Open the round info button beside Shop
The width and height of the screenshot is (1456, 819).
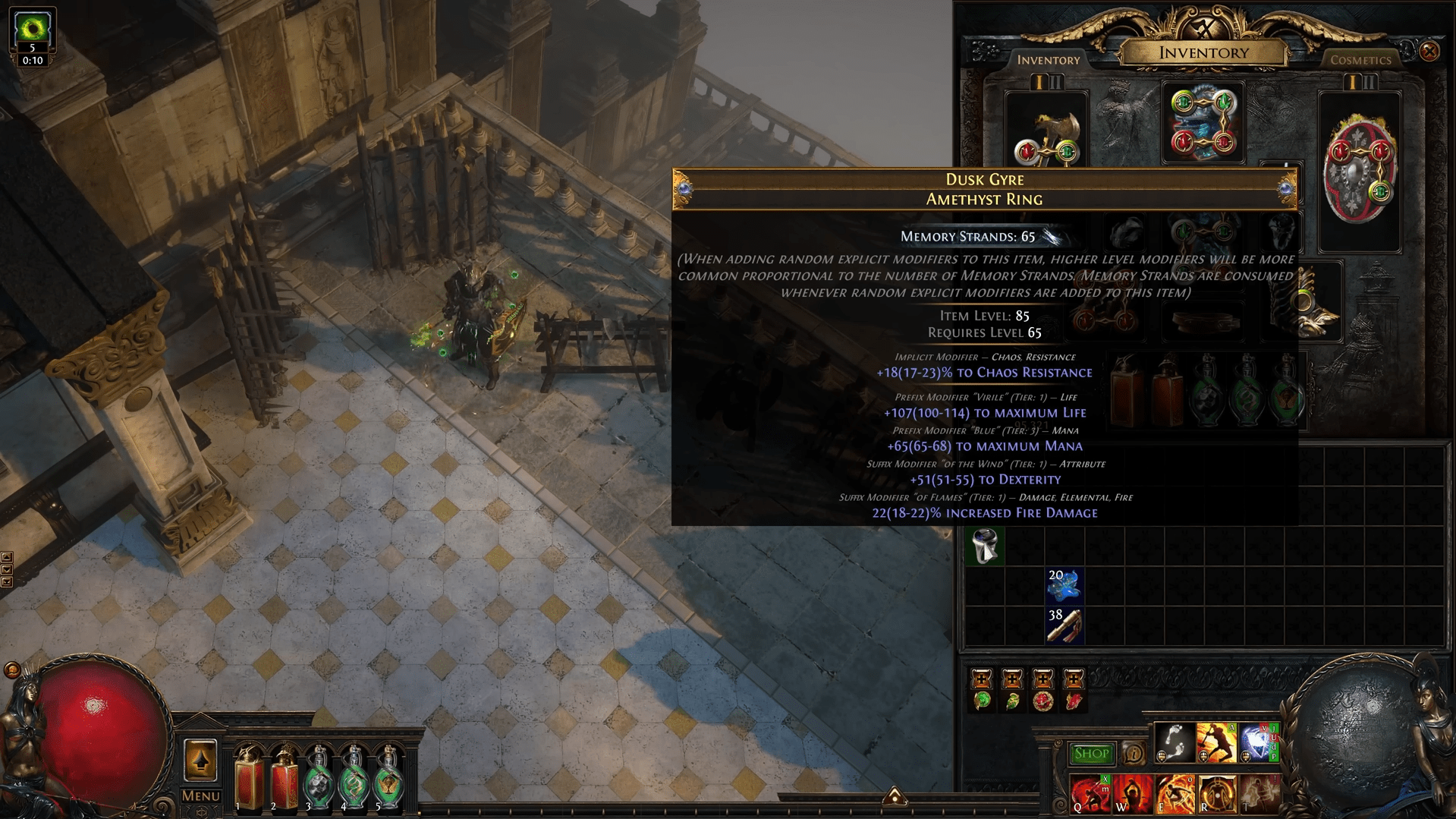[1134, 754]
